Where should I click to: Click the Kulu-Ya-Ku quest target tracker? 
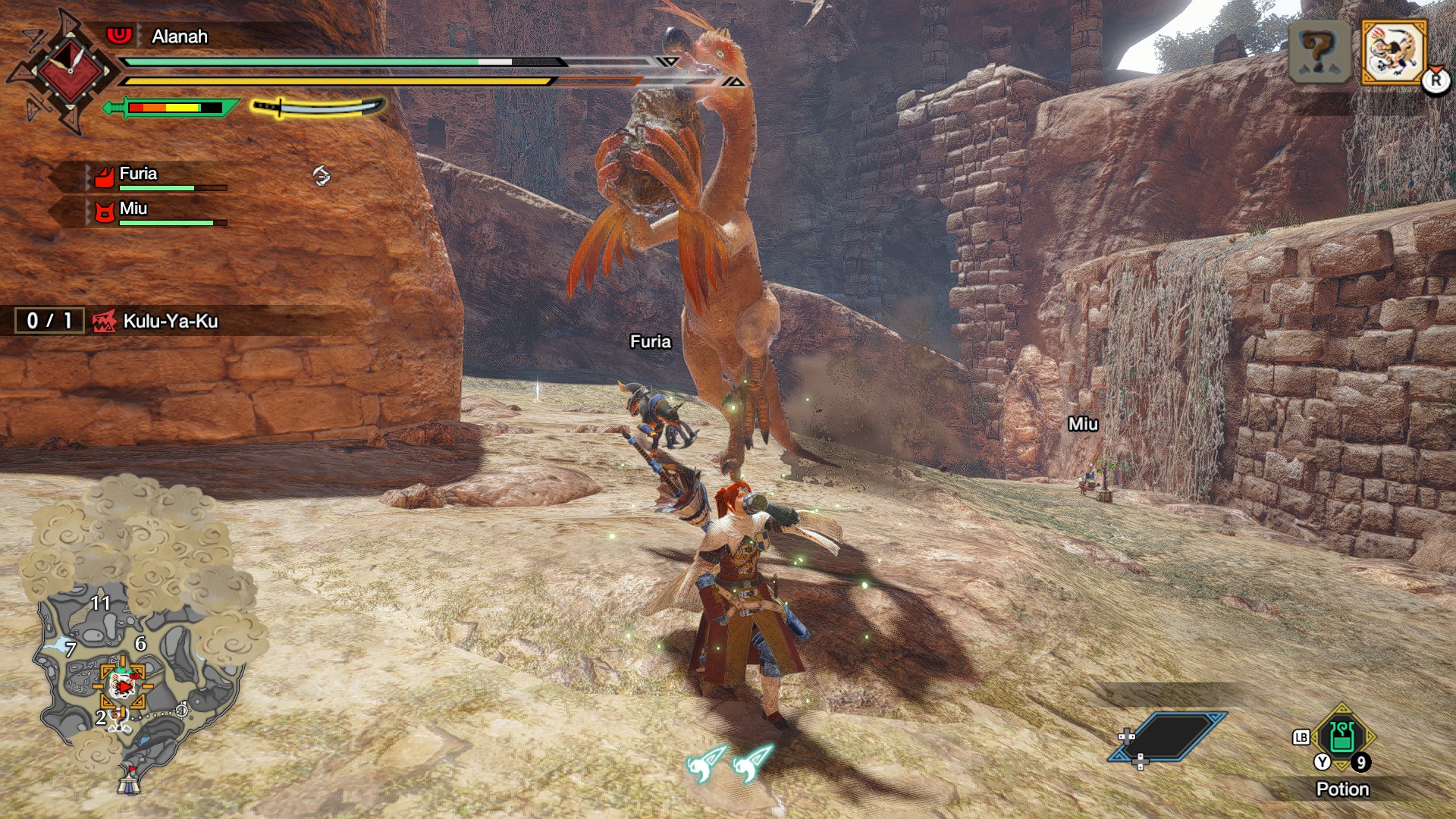click(155, 321)
